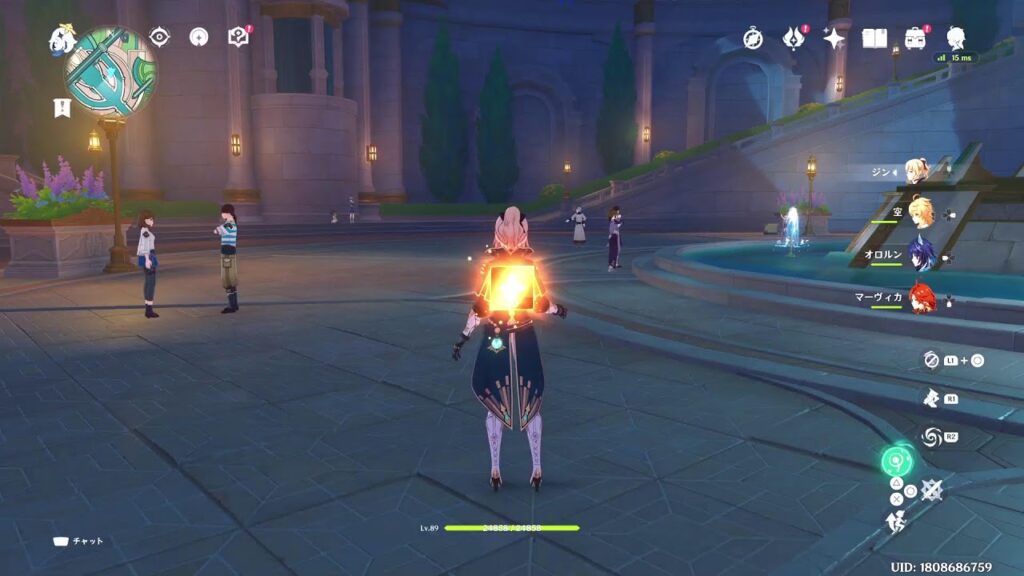Tap the sprint dash icon
1024x576 pixels.
click(896, 520)
